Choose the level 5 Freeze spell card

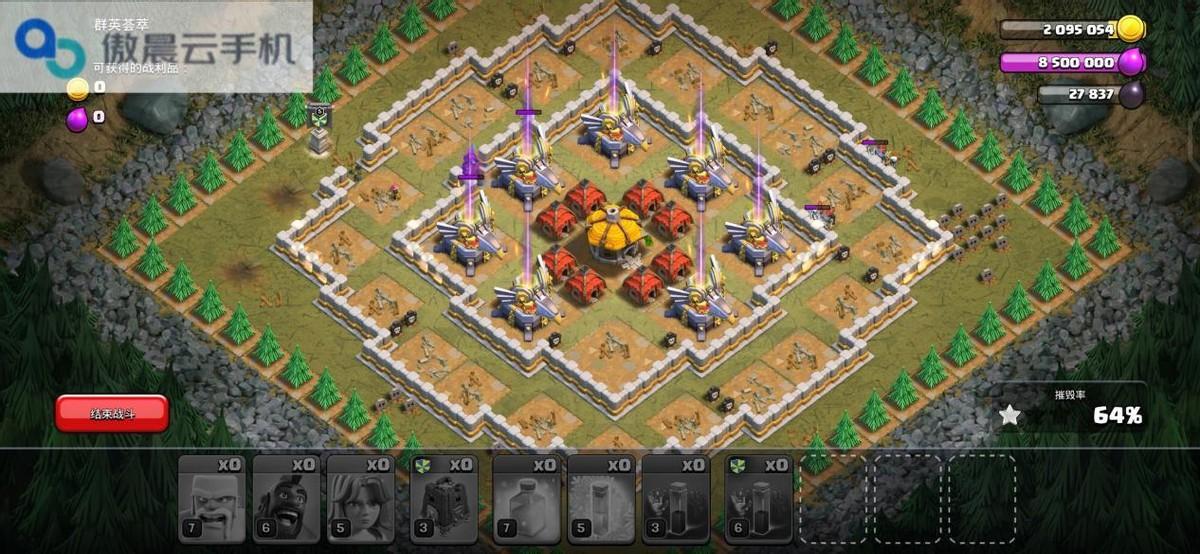[x=601, y=499]
